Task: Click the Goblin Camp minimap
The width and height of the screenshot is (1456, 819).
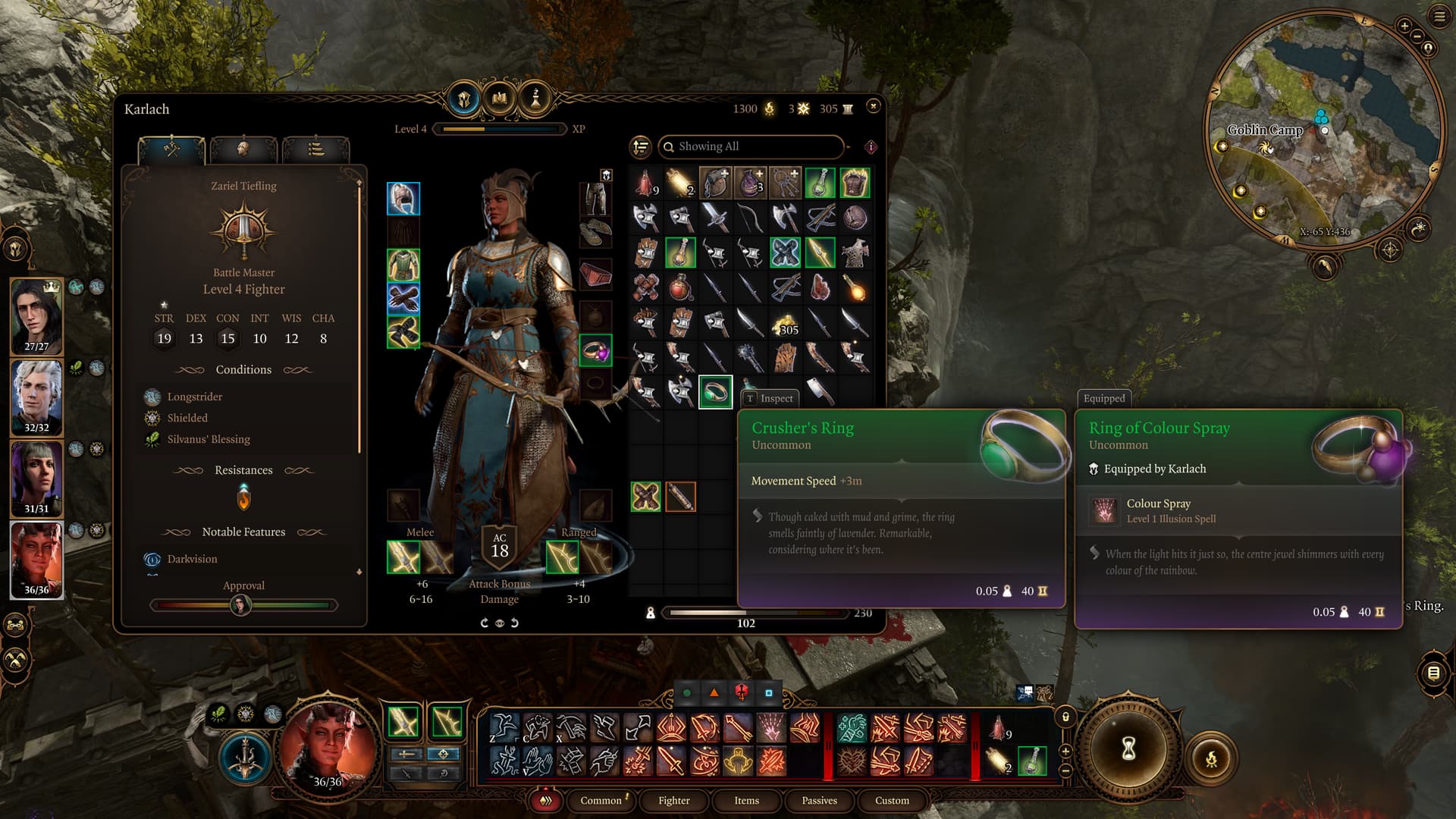Action: [1323, 129]
